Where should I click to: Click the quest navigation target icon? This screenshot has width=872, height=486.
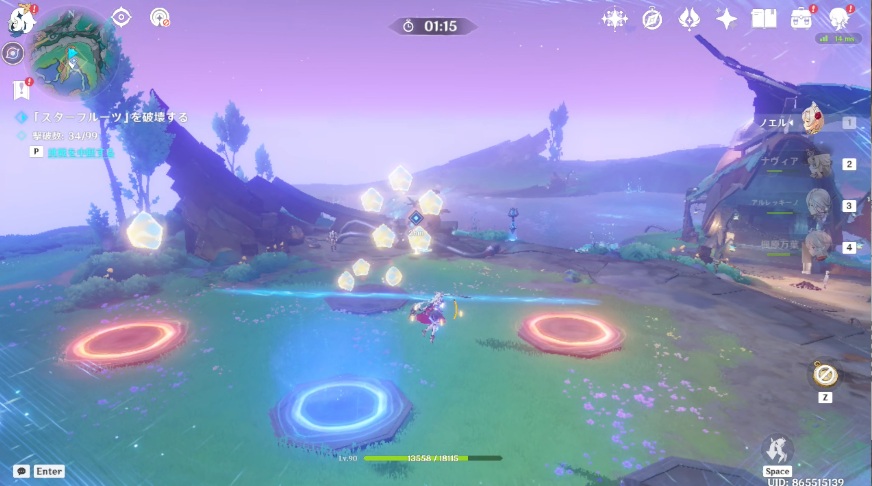point(122,17)
